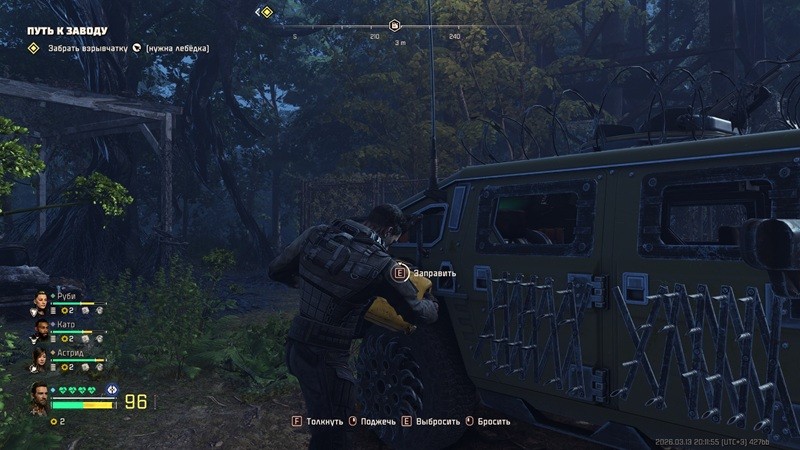Screen dimensions: 800x450
Task: Select squadmate Астрид's portrait
Action: (x=41, y=355)
